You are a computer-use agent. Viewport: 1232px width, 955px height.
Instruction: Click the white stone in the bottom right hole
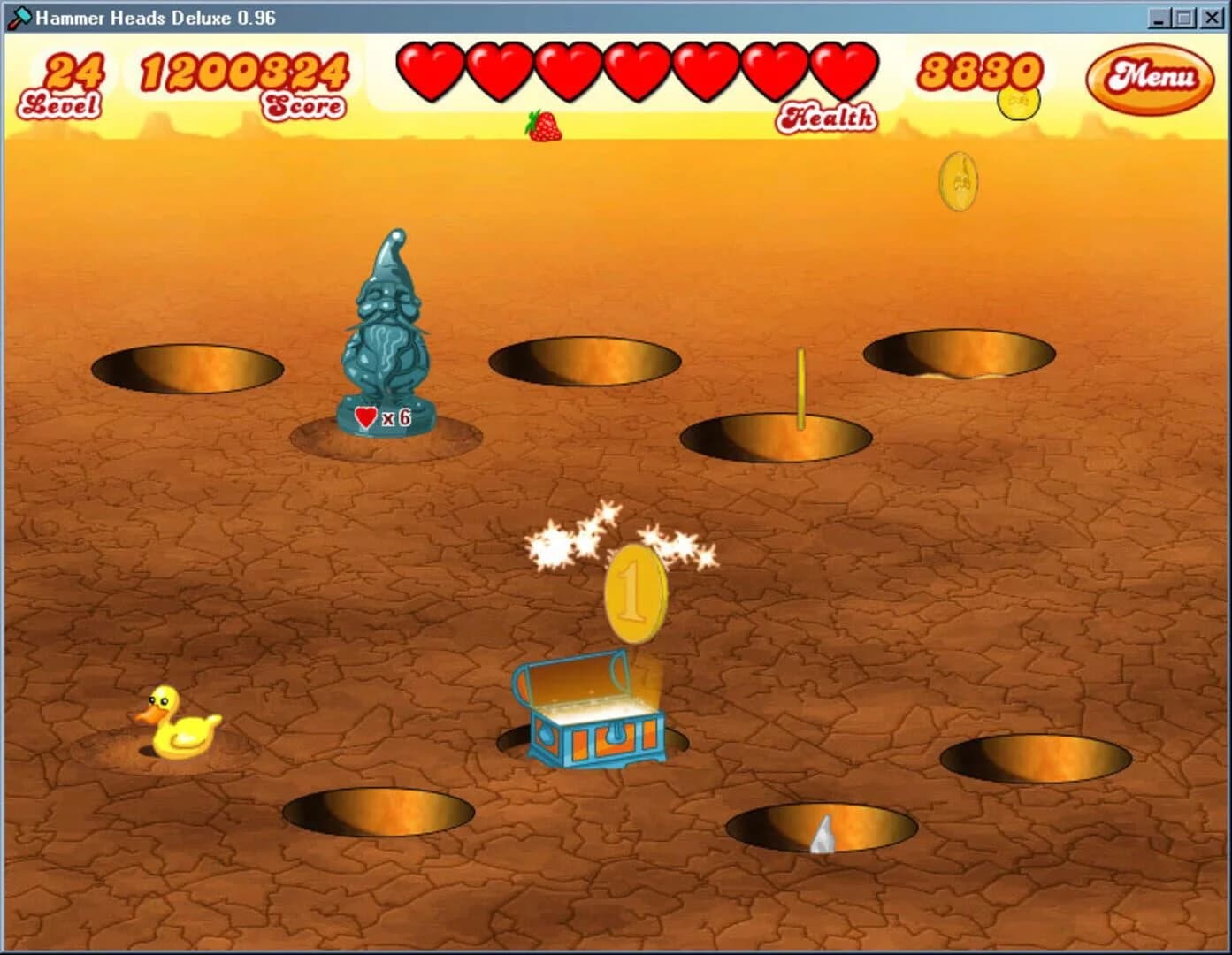point(823,836)
